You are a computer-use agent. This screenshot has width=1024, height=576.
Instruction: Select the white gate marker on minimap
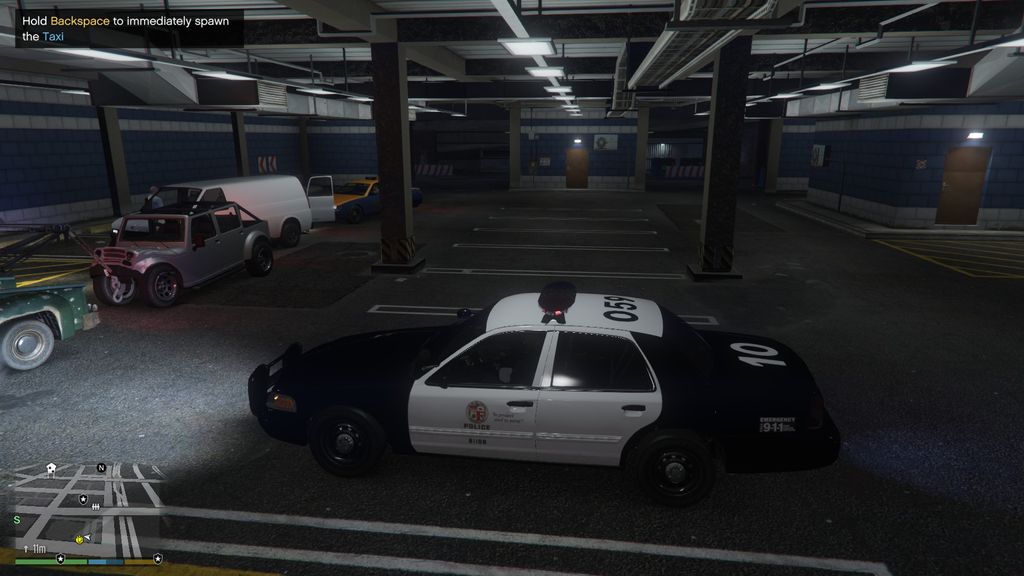(x=96, y=508)
